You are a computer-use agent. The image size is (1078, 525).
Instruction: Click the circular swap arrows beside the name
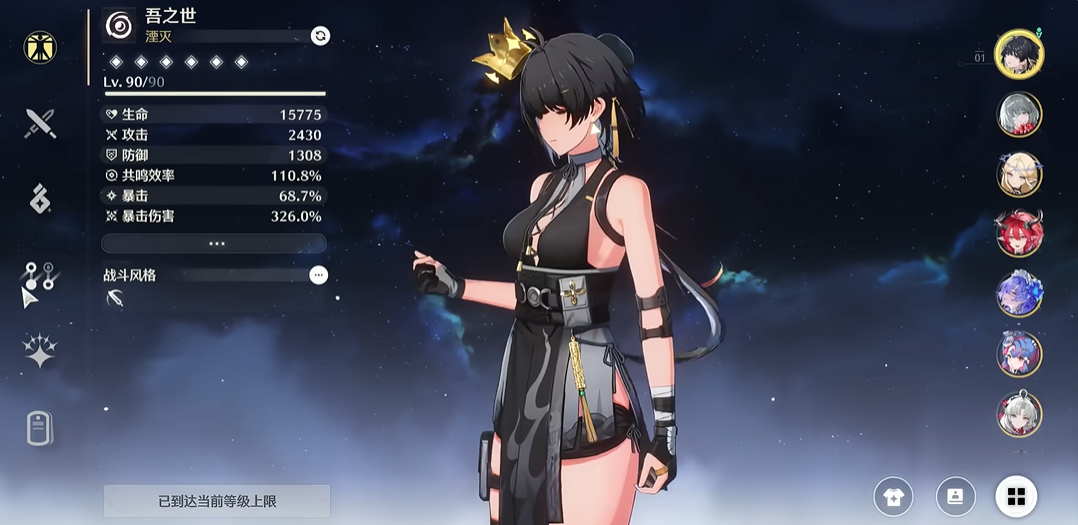(320, 36)
